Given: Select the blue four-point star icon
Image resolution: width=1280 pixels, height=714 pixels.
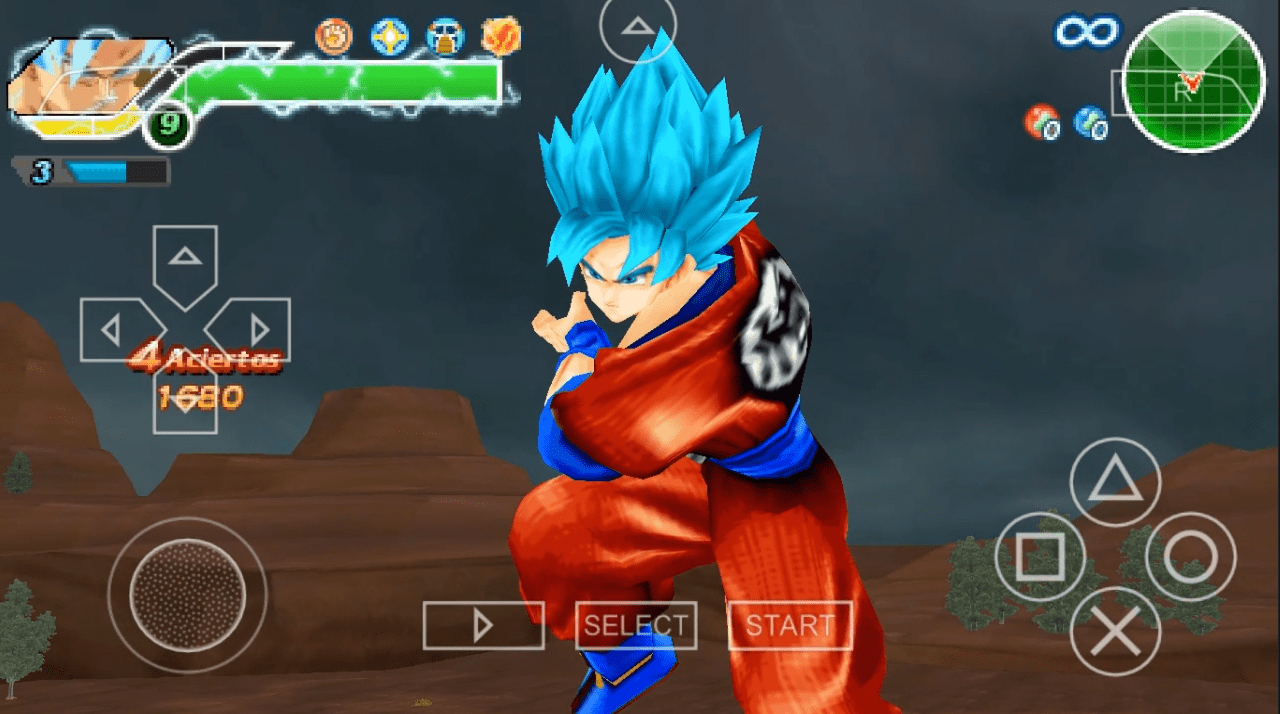Looking at the screenshot, I should pos(389,37).
